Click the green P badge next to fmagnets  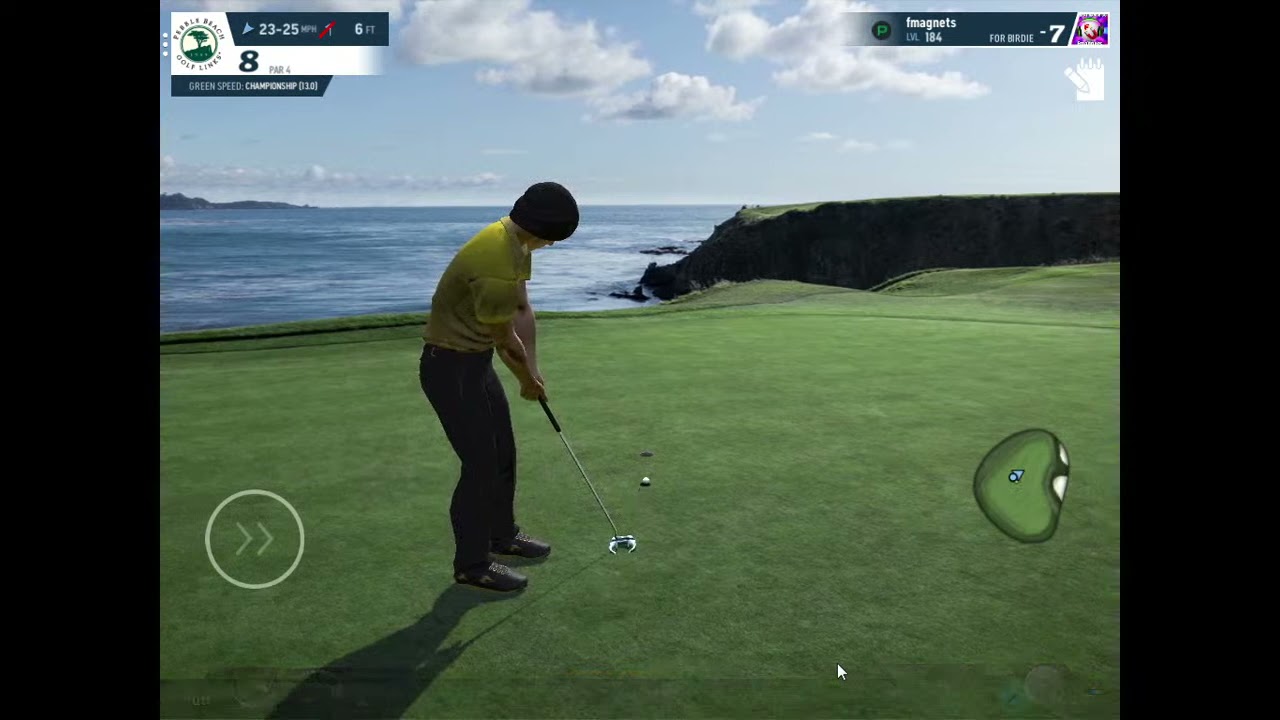pyautogui.click(x=881, y=30)
